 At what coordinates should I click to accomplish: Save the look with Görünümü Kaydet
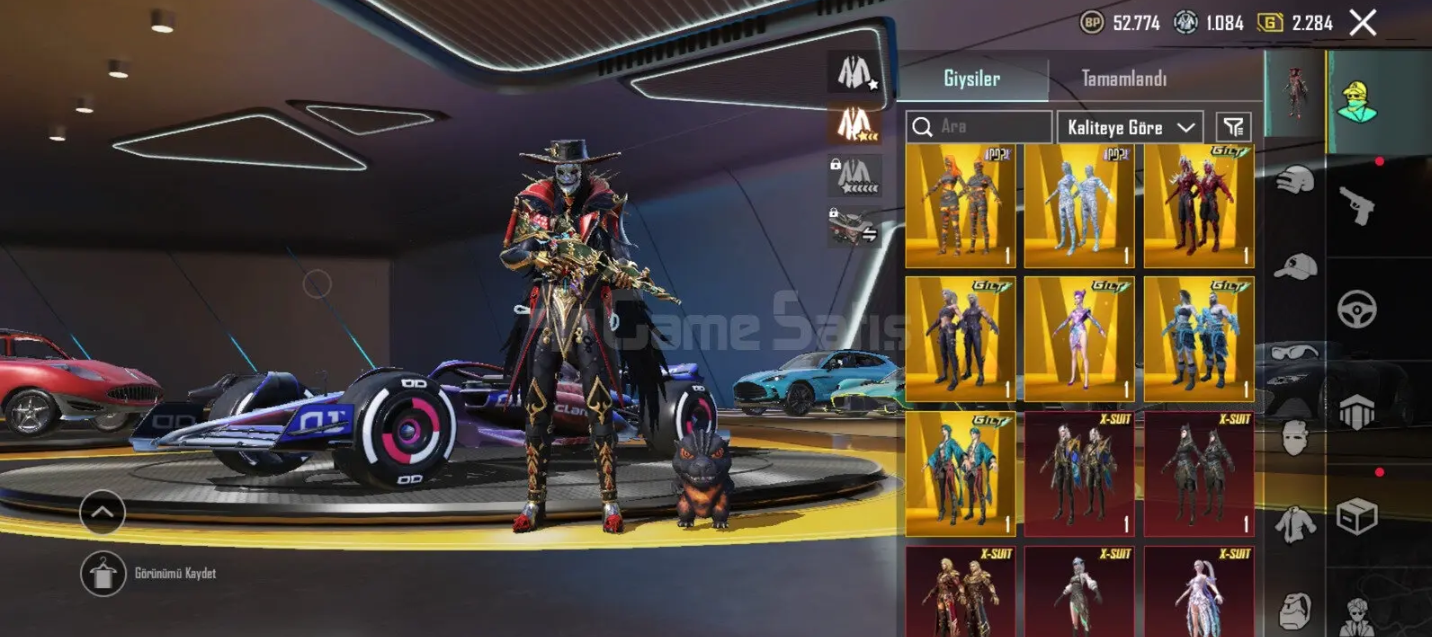pos(103,574)
